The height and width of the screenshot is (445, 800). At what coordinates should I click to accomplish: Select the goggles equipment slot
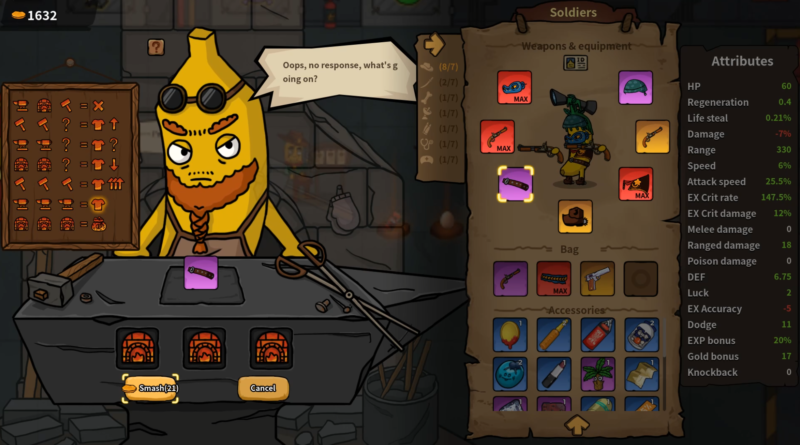point(514,87)
